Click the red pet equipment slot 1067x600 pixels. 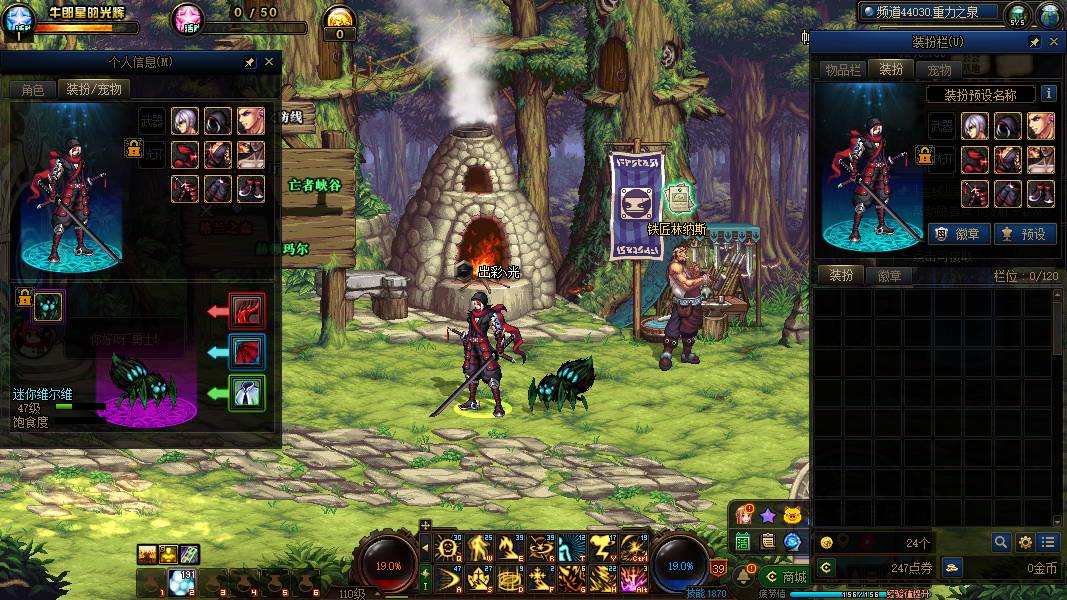click(247, 311)
